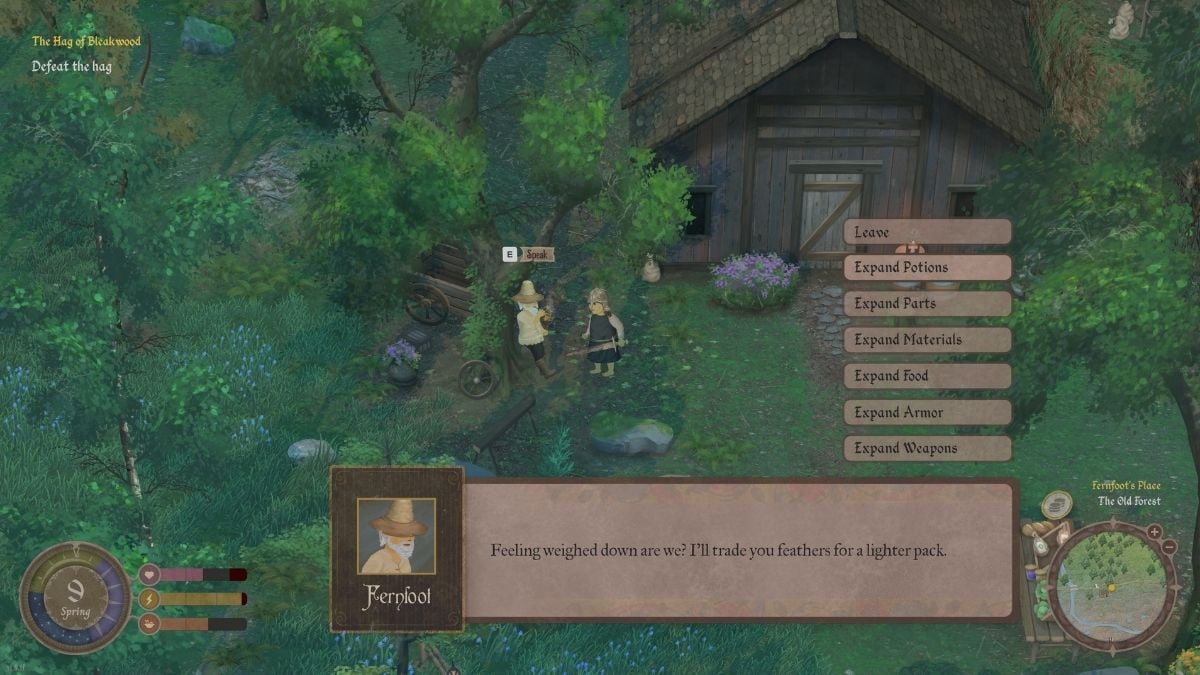Select Expand Potions from the trade list

(927, 268)
